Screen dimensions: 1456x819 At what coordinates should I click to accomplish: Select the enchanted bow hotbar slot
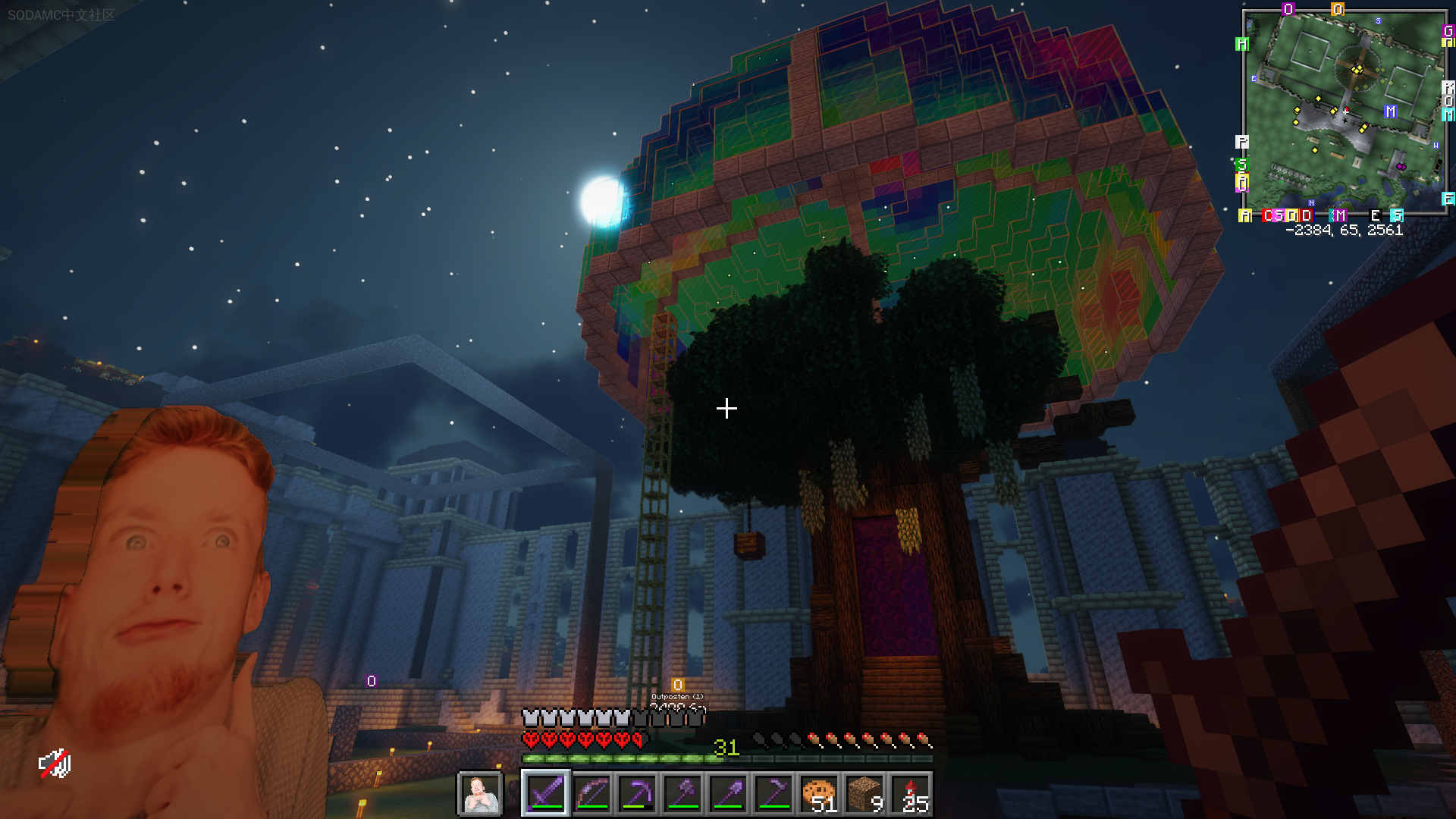[592, 794]
